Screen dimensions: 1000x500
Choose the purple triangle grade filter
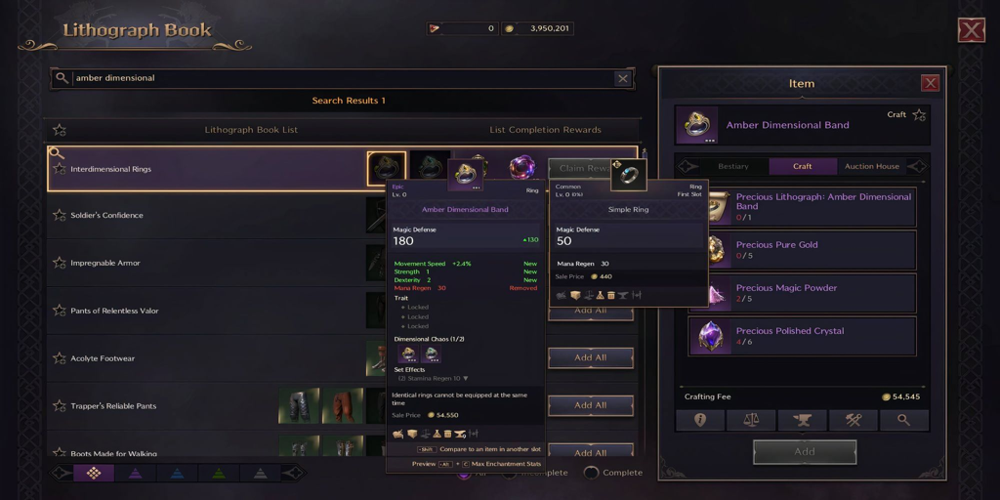(135, 473)
